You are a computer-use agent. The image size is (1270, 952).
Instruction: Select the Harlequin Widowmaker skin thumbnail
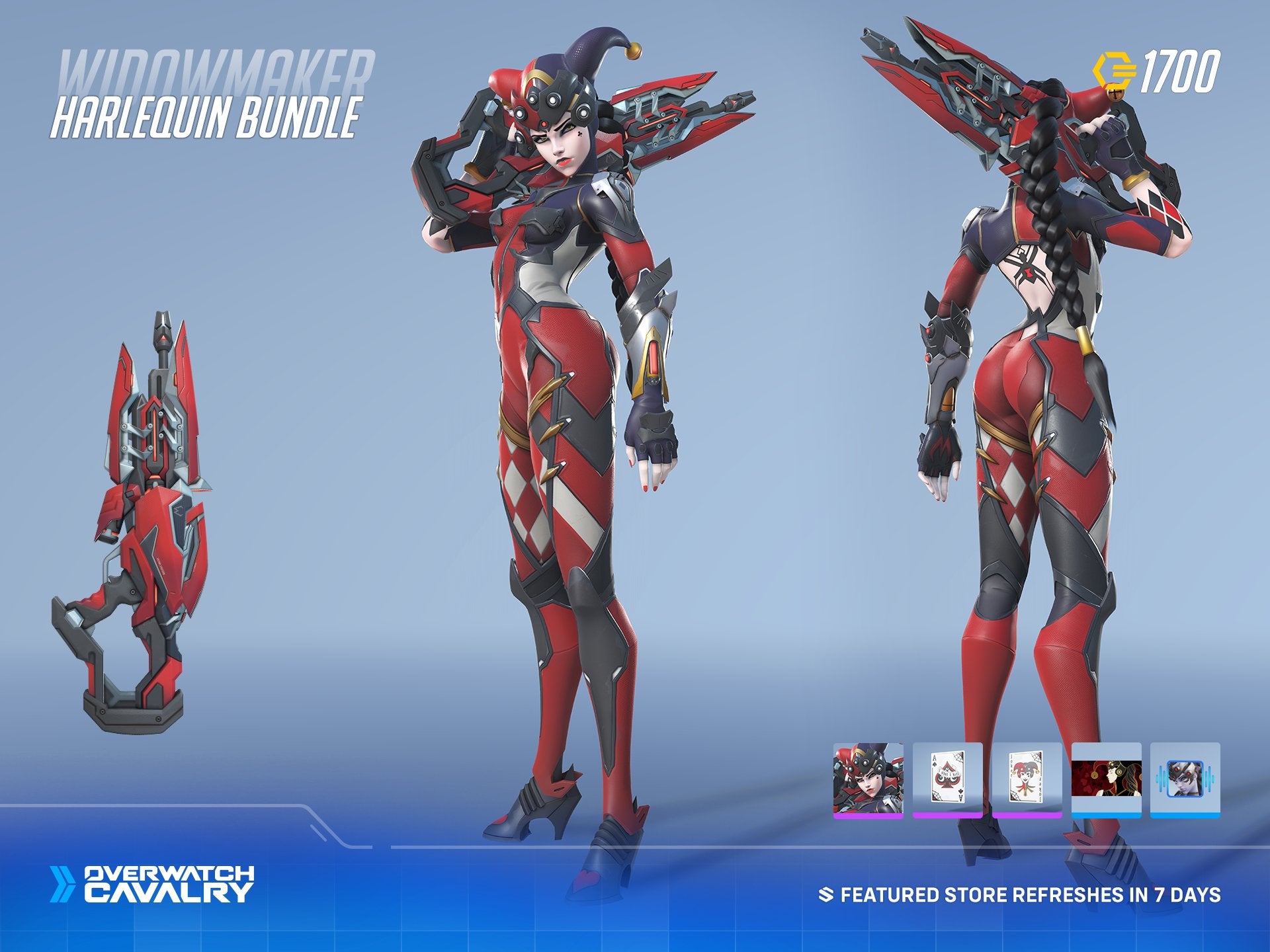(x=868, y=779)
